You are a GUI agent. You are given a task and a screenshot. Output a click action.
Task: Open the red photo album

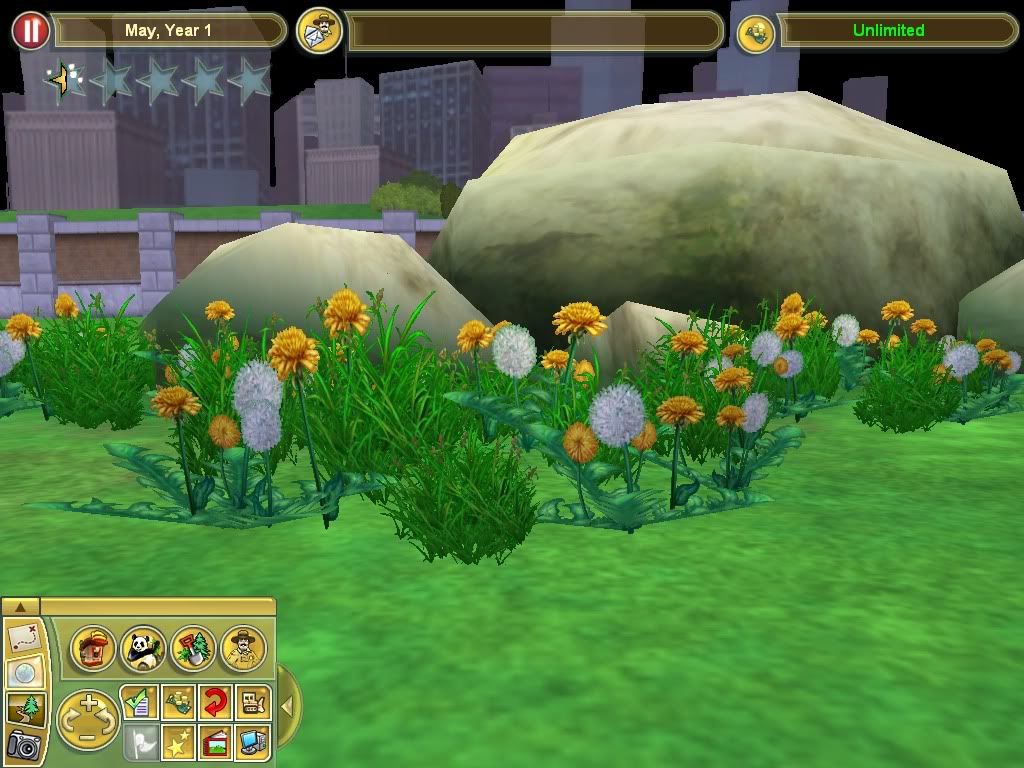coord(215,741)
